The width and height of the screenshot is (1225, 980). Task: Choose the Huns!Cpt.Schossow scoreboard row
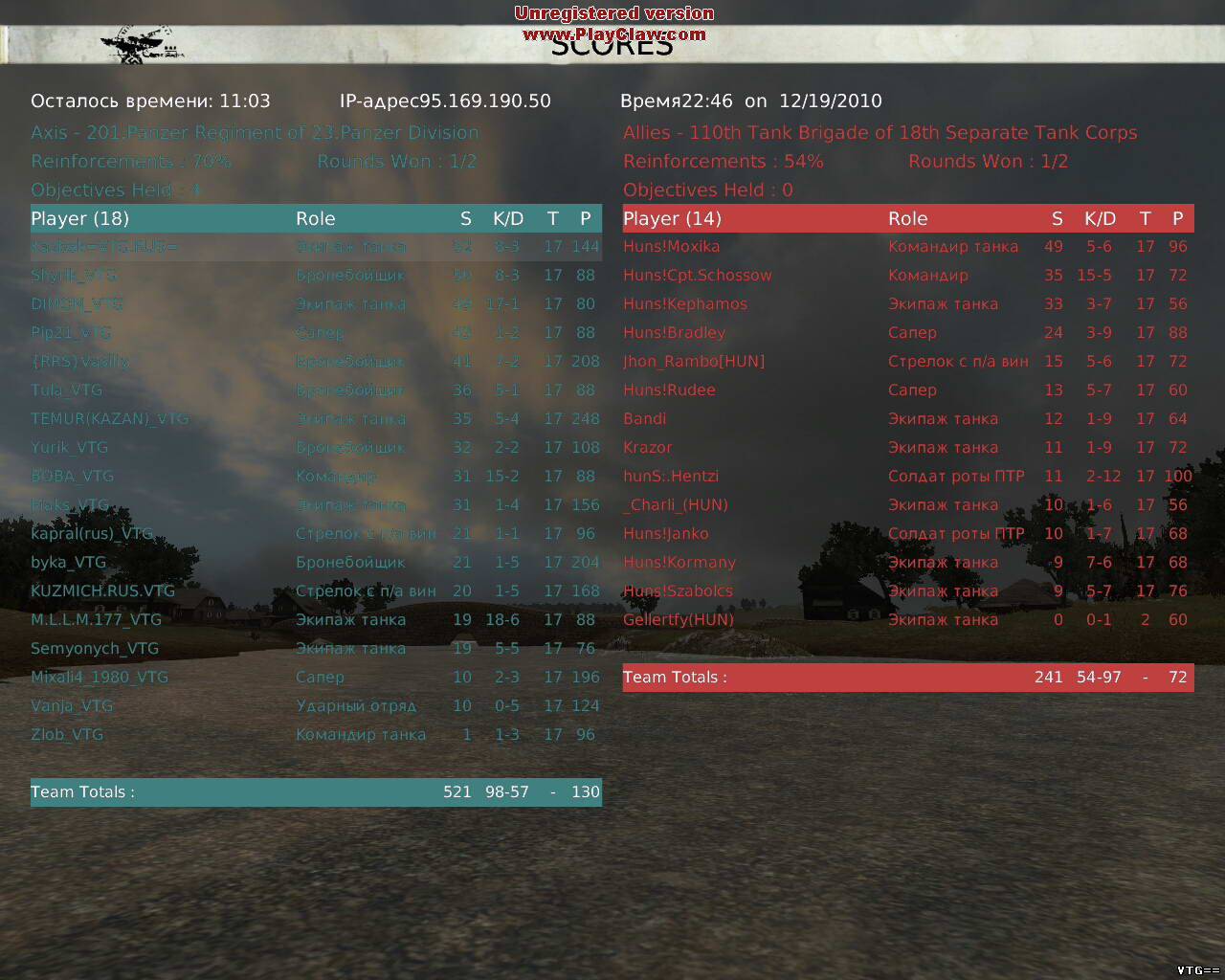pyautogui.click(x=697, y=276)
